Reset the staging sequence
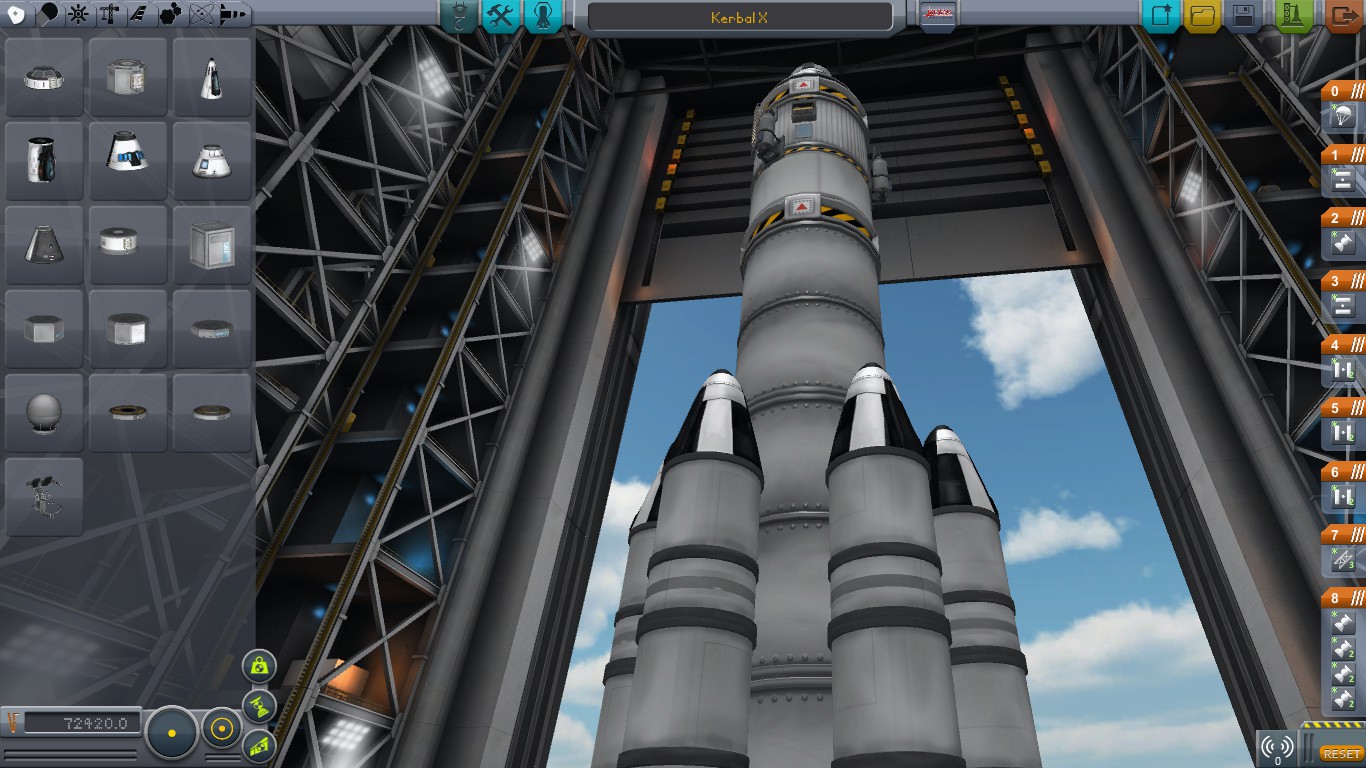The height and width of the screenshot is (768, 1366). click(x=1340, y=753)
